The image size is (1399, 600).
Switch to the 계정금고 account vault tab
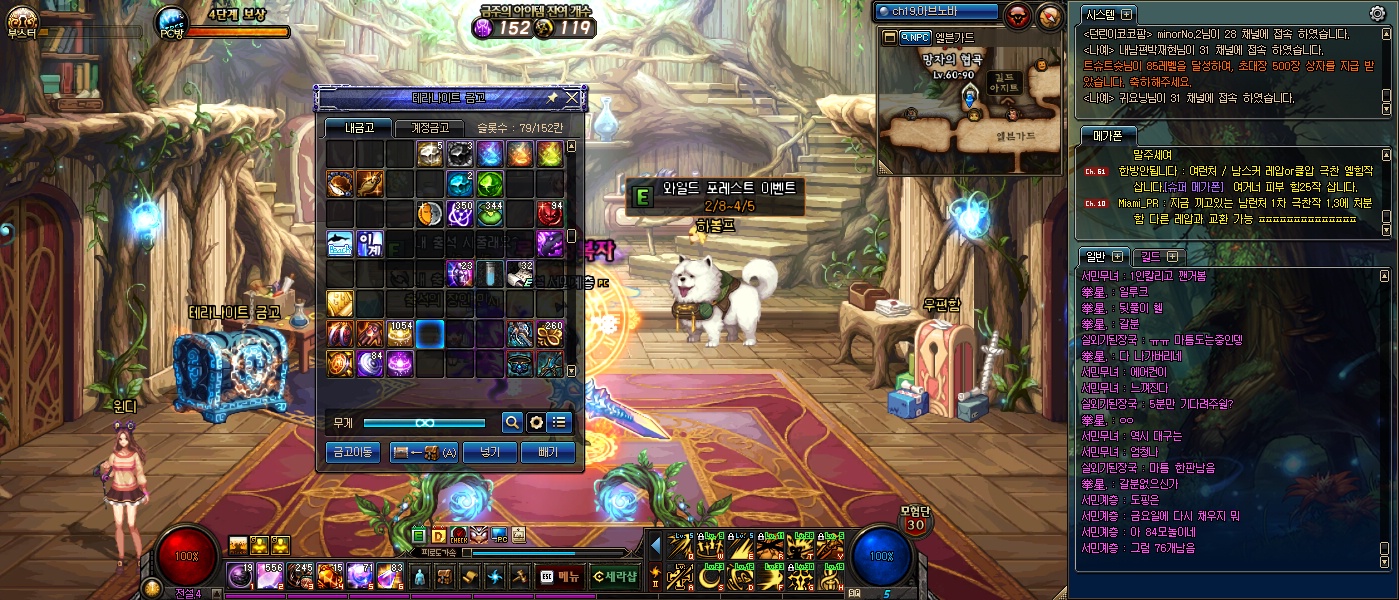coord(429,128)
